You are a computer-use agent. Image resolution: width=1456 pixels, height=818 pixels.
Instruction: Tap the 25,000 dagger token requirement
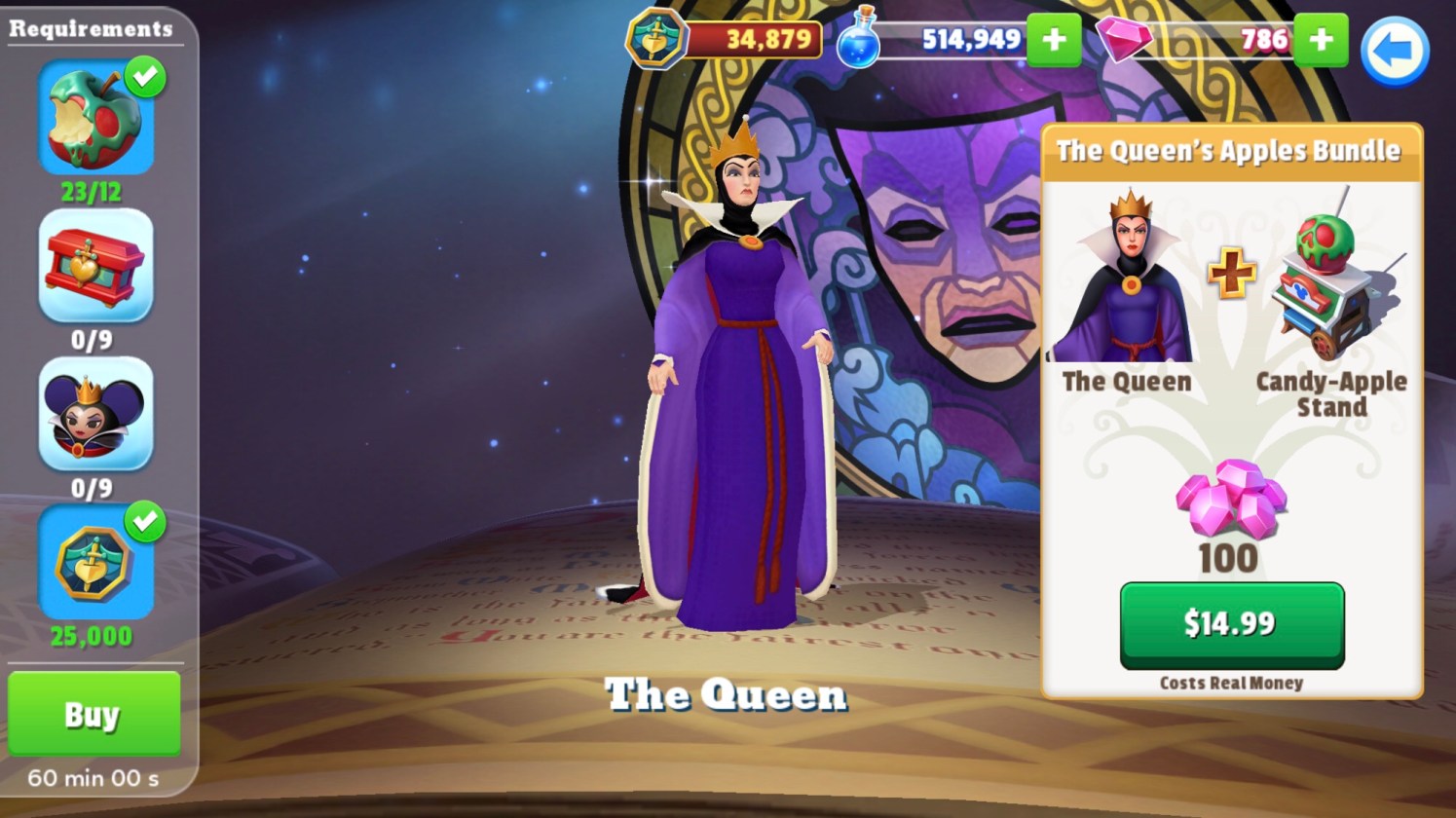[x=95, y=563]
